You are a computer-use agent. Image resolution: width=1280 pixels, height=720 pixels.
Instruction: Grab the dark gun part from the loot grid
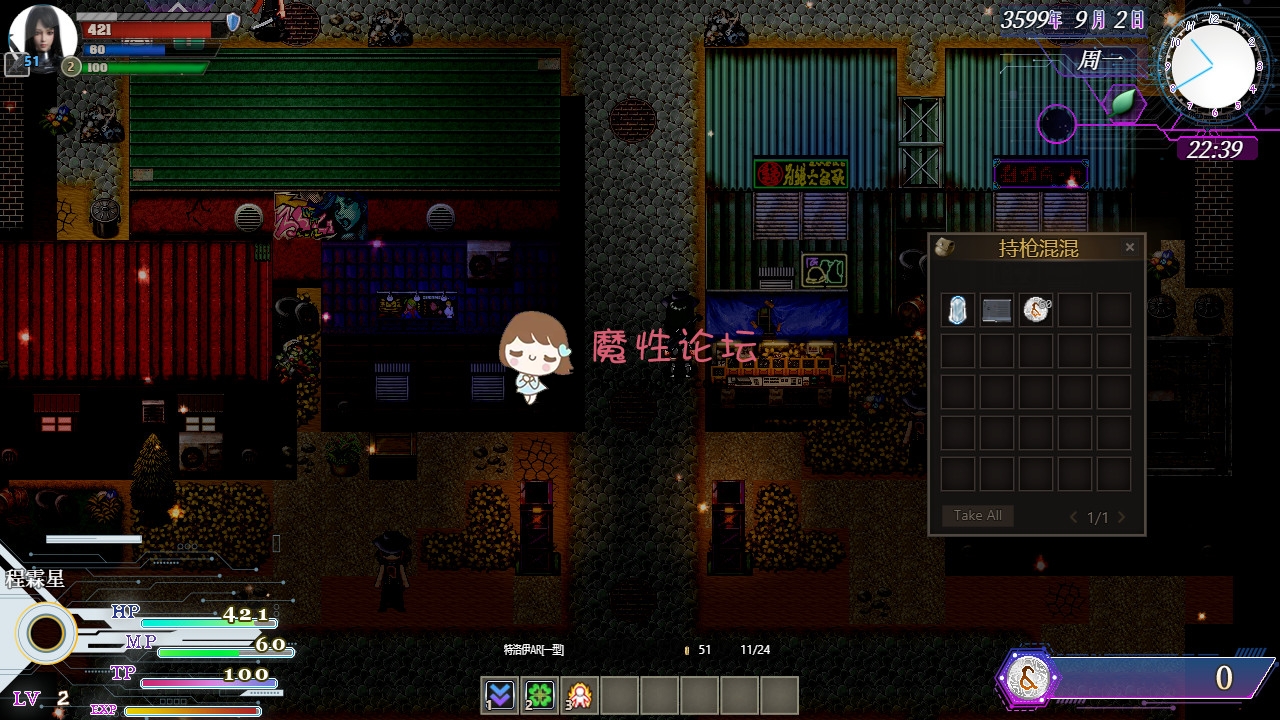996,310
